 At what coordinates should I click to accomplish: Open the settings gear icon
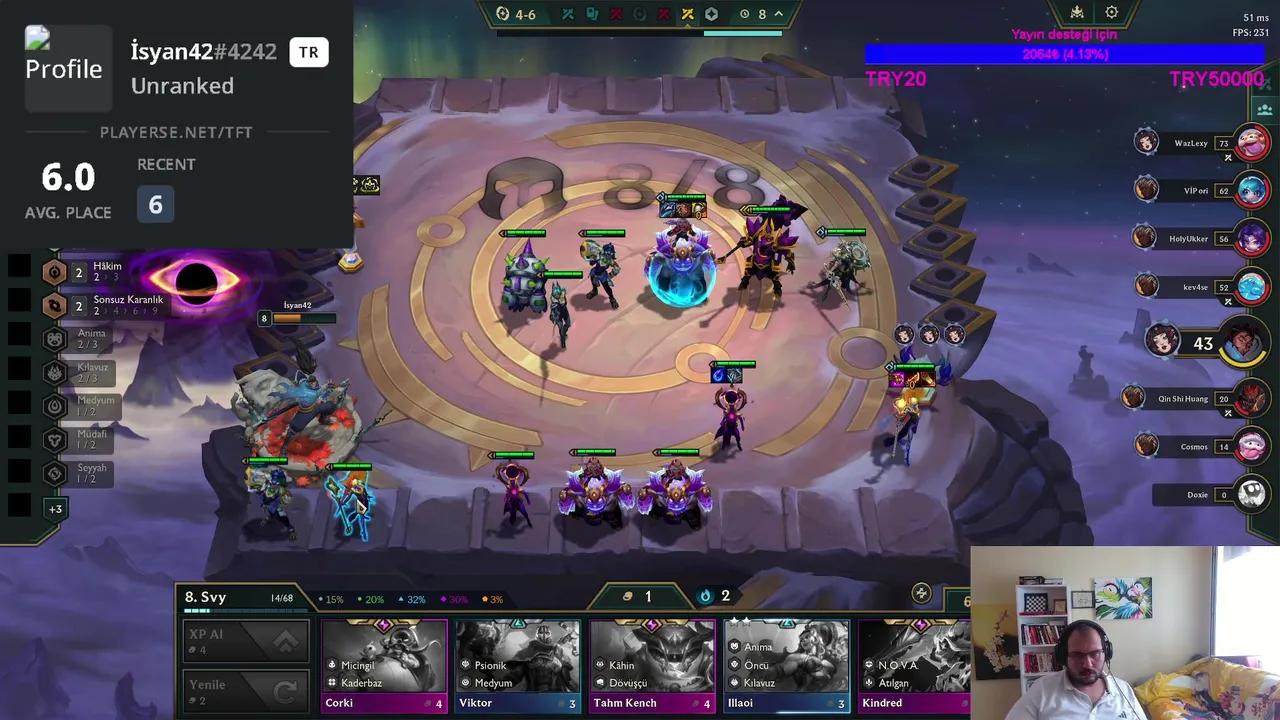click(x=1111, y=13)
